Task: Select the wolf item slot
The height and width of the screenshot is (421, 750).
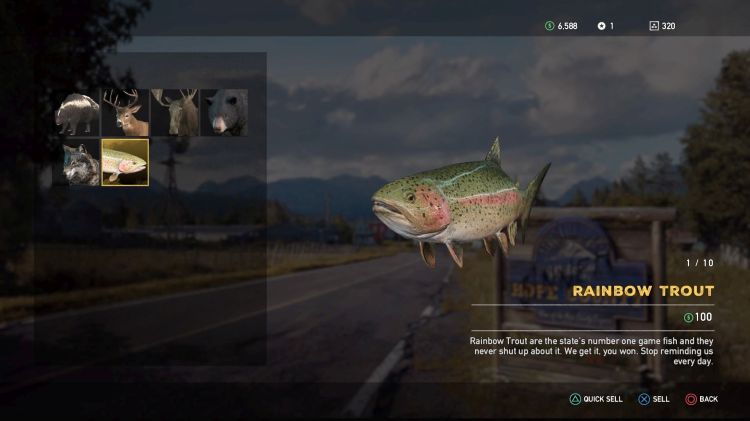Action: tap(77, 162)
